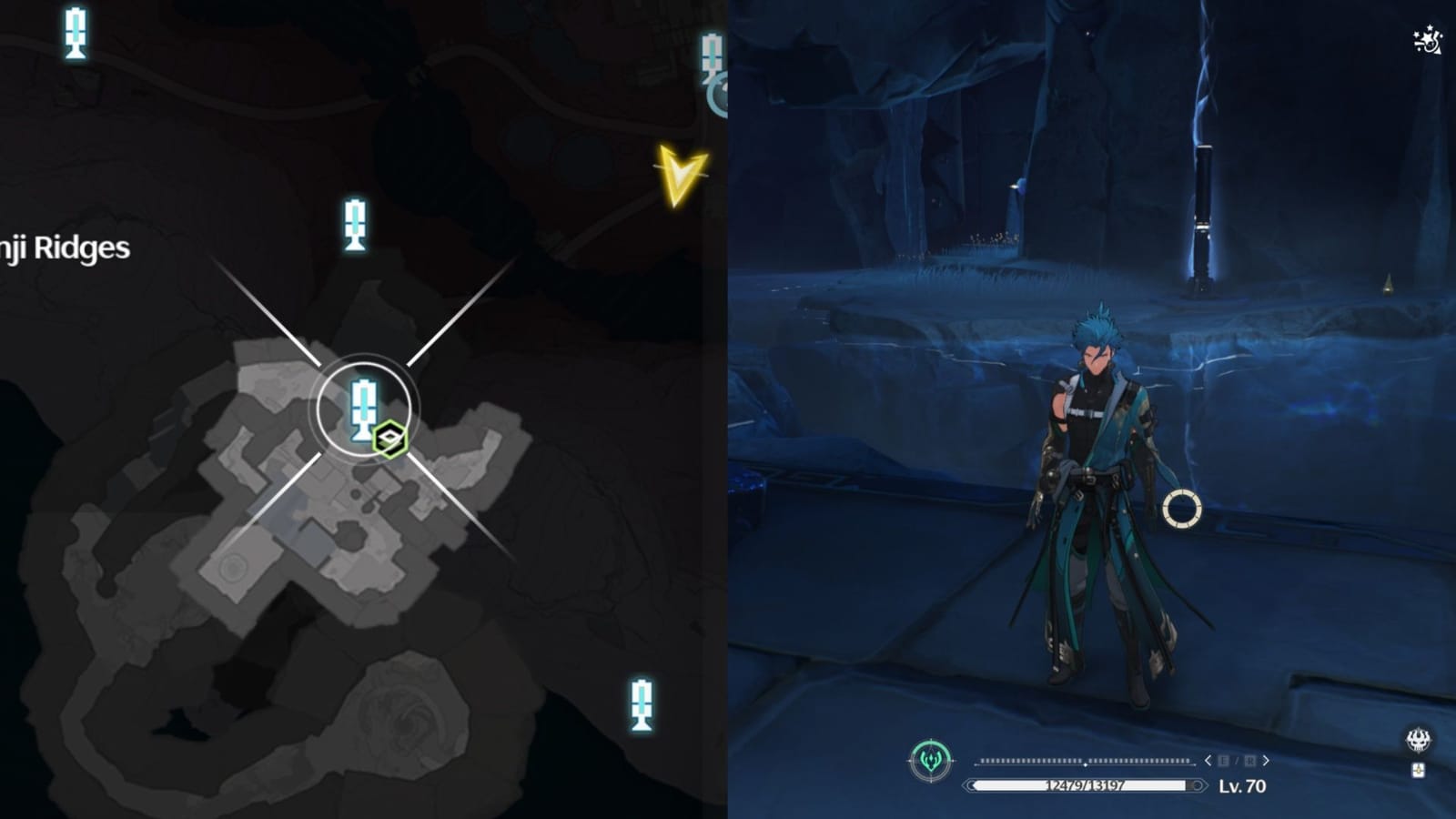Screen dimensions: 1456x819
Task: Toggle the E intro skill indicator
Action: (1224, 760)
